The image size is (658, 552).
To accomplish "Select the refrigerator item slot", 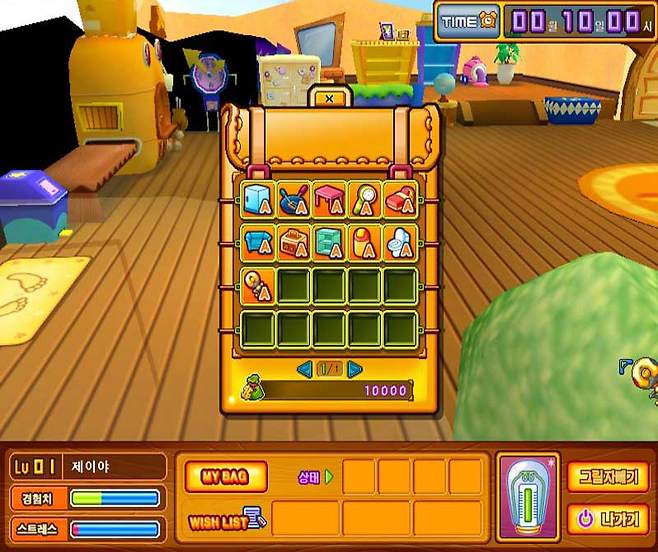I will click(x=258, y=198).
